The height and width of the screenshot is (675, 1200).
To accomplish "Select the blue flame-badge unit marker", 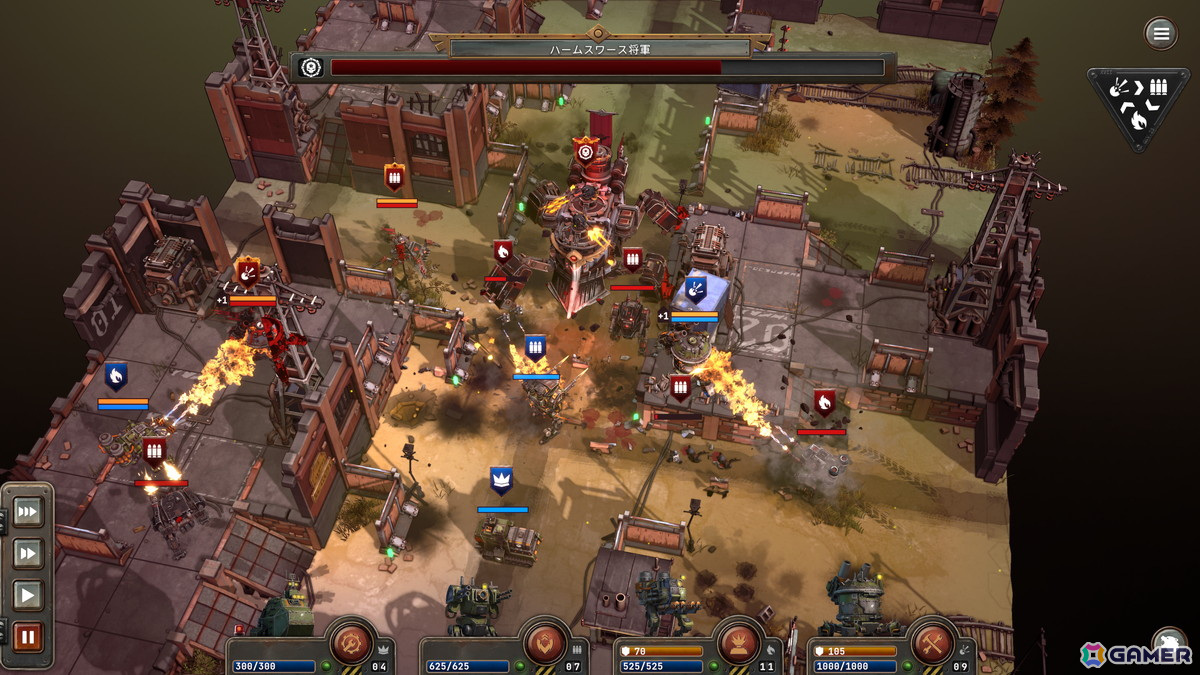I will tap(116, 377).
